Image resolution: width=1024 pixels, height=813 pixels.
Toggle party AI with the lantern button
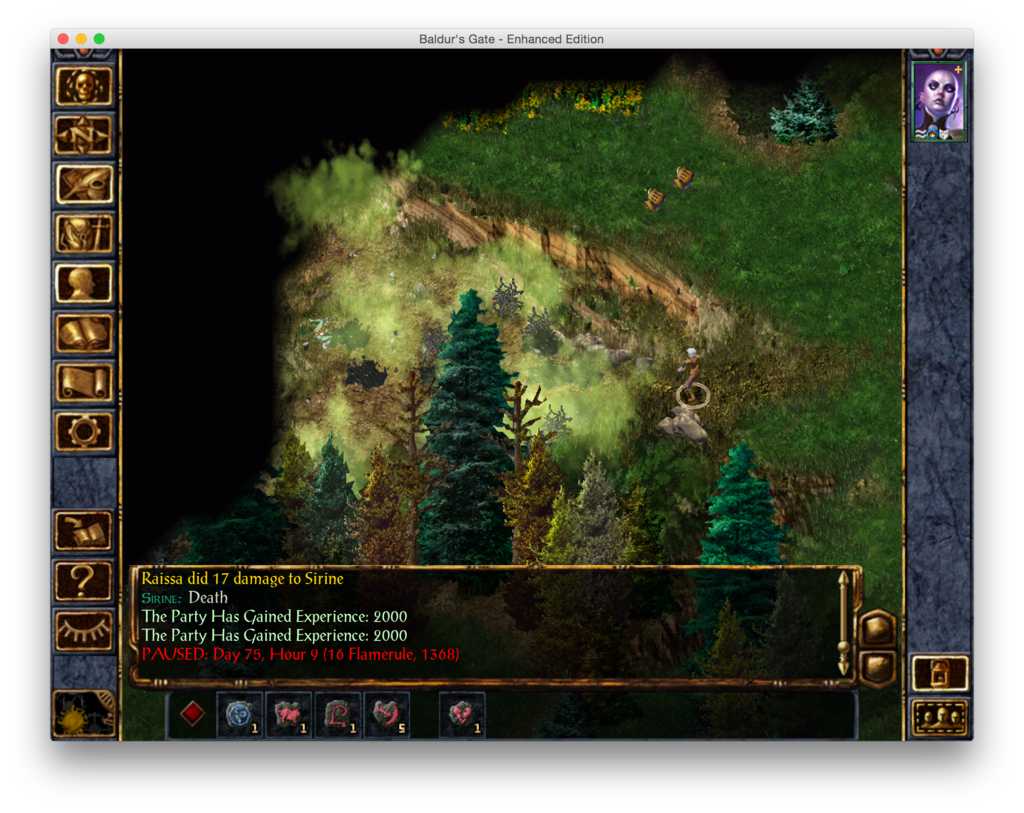click(940, 672)
